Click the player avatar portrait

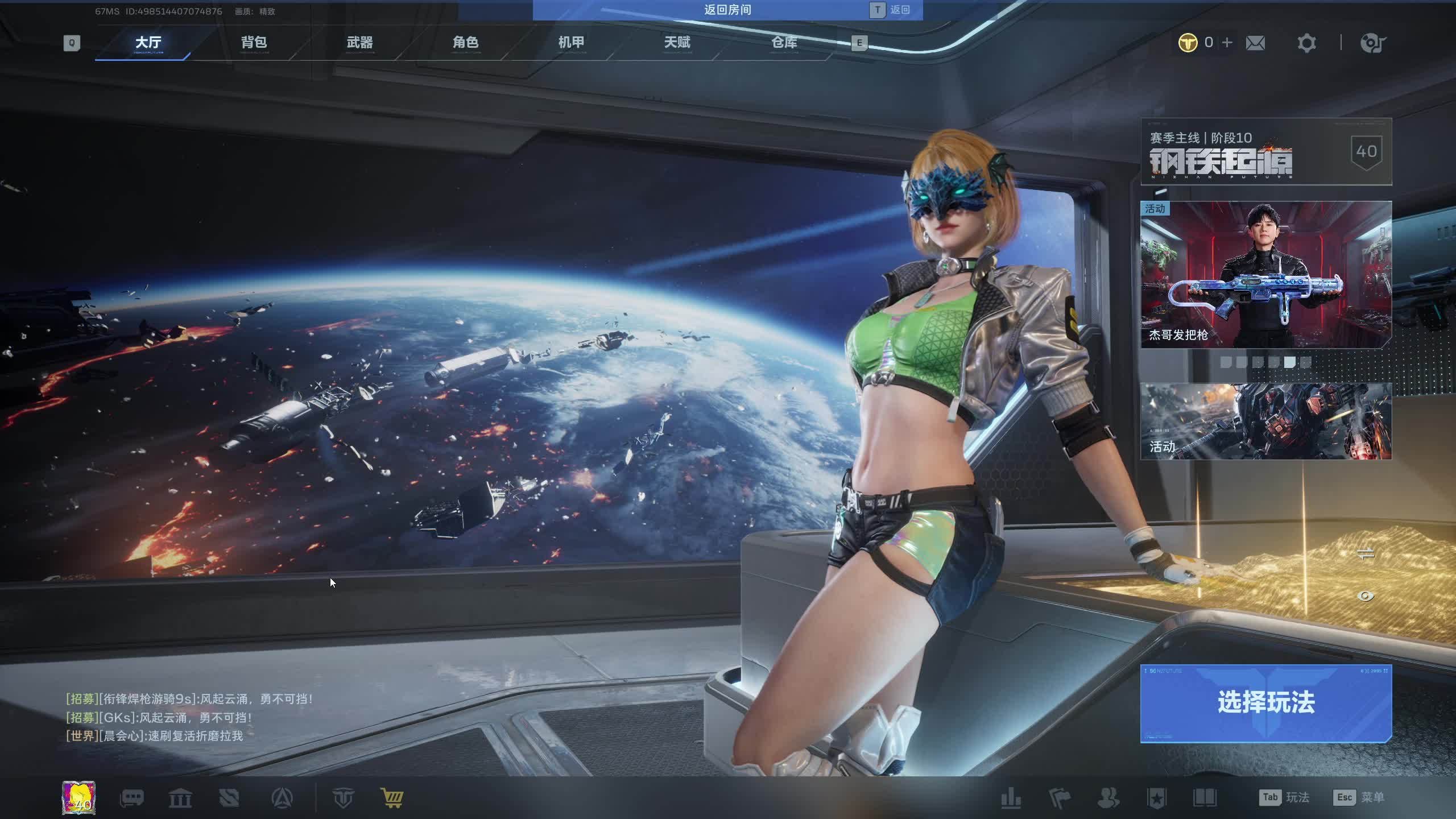78,797
